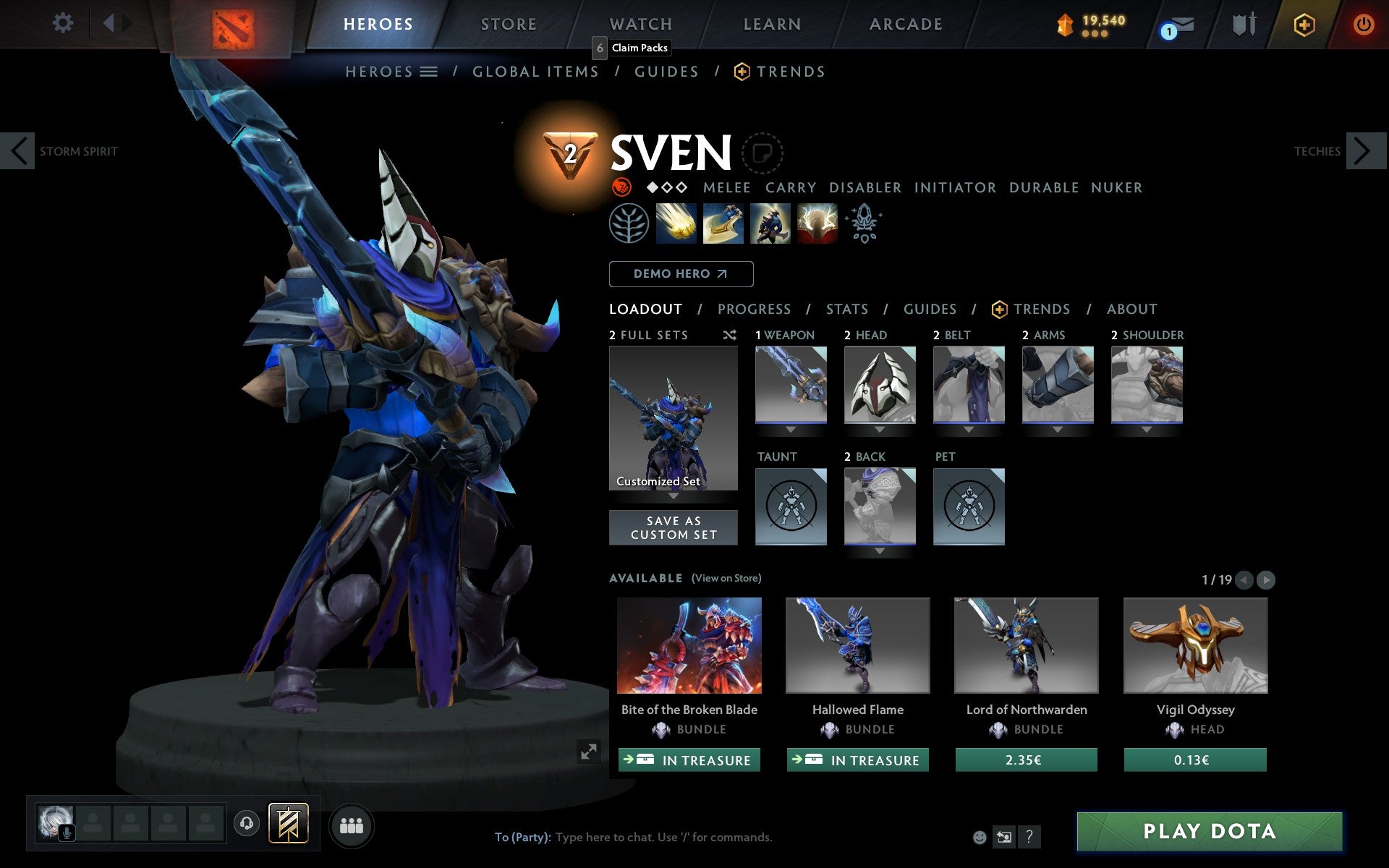Click the help question mark icon

[x=1029, y=837]
